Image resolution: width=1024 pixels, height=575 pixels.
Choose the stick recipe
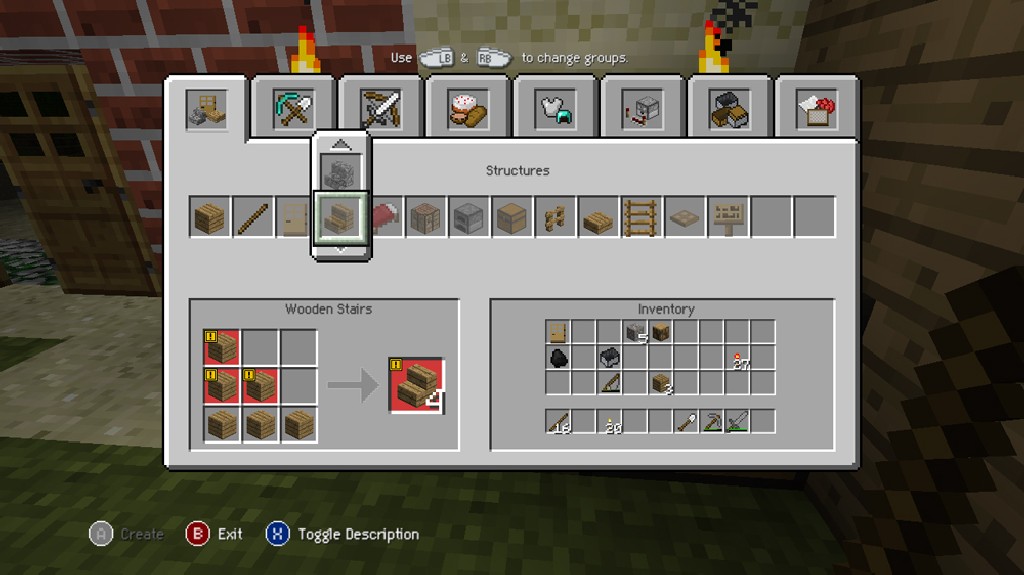tap(253, 217)
